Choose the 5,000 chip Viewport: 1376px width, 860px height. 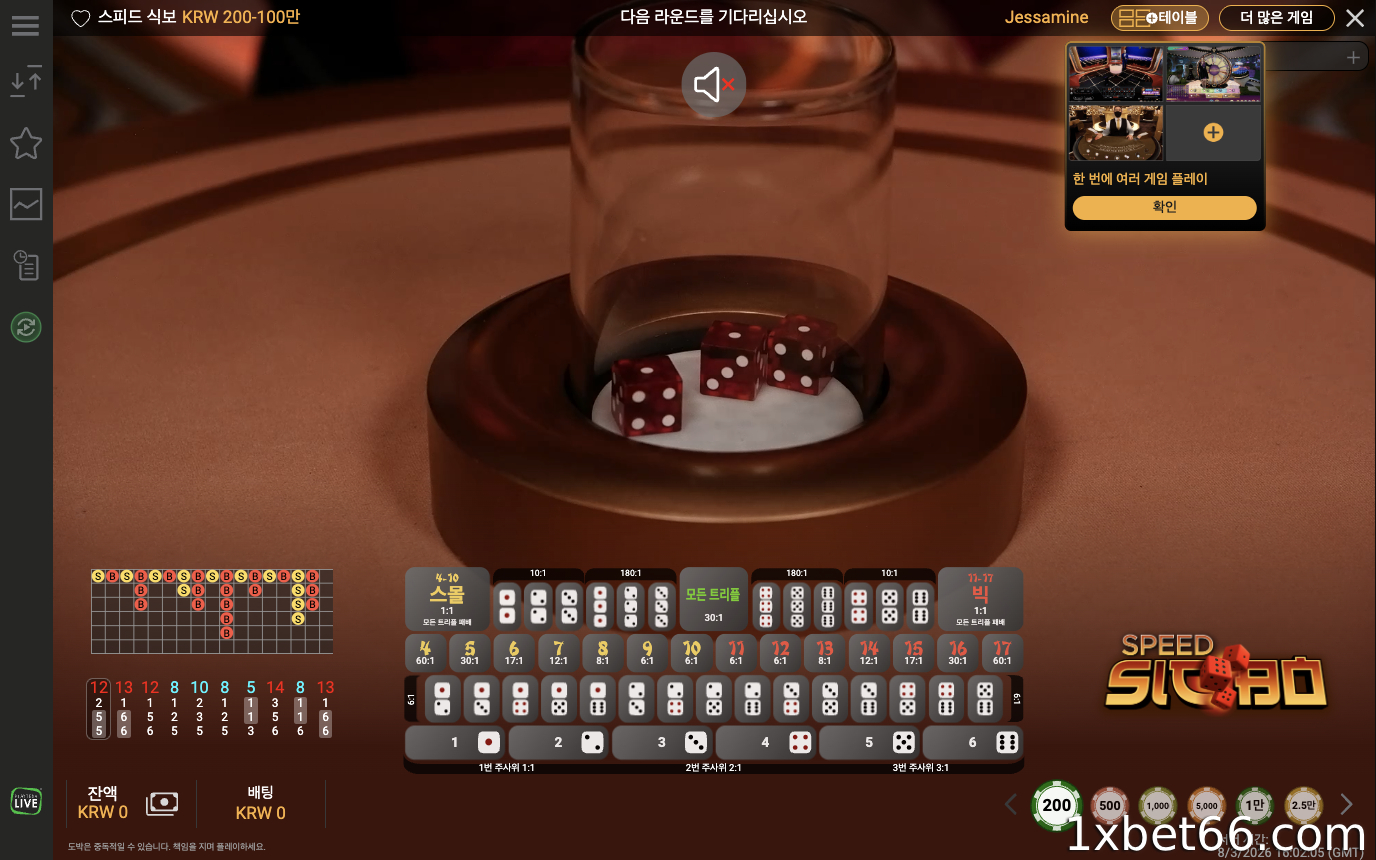point(1206,805)
